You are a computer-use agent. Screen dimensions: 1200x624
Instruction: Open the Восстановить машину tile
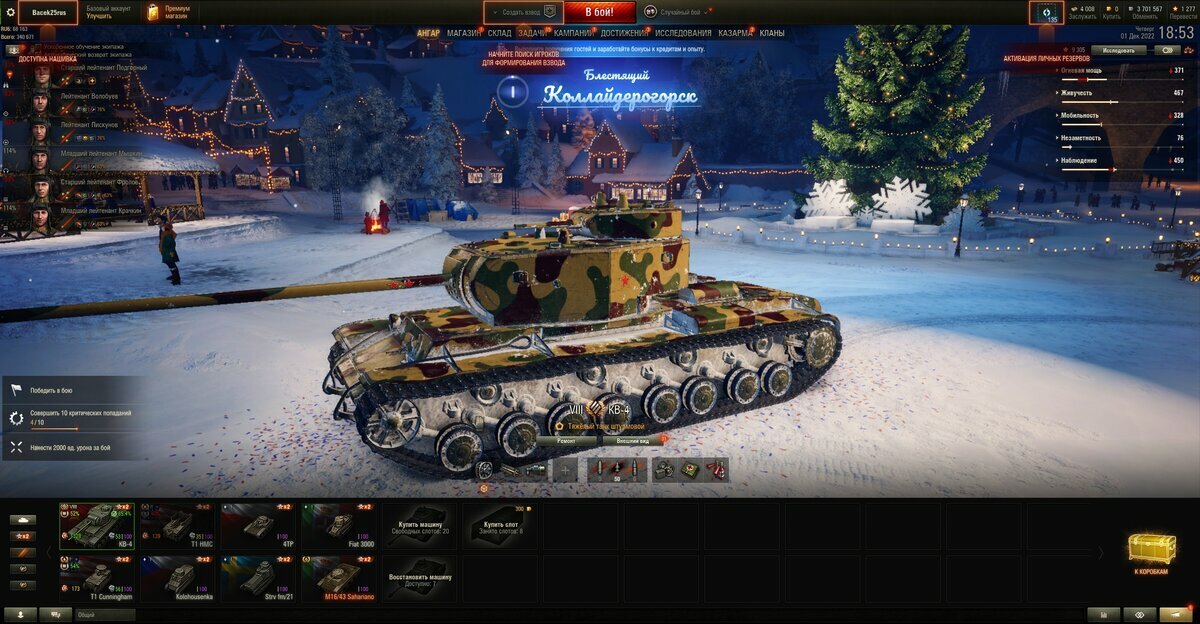point(419,579)
